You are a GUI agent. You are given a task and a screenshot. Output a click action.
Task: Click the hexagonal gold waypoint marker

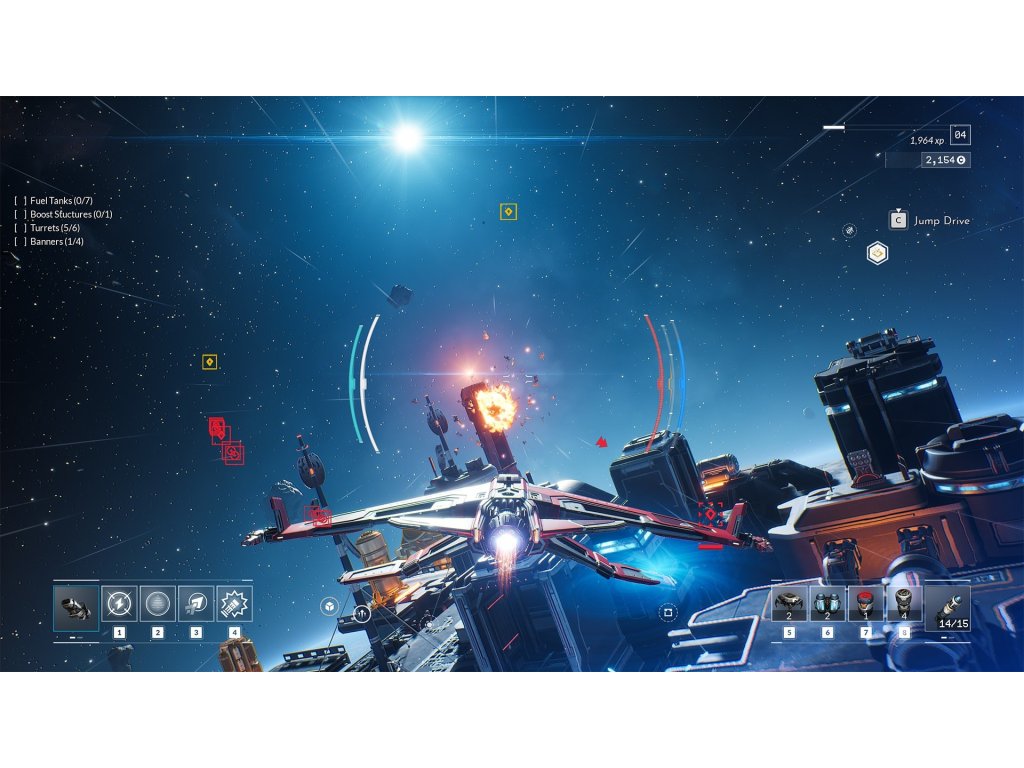(x=877, y=254)
